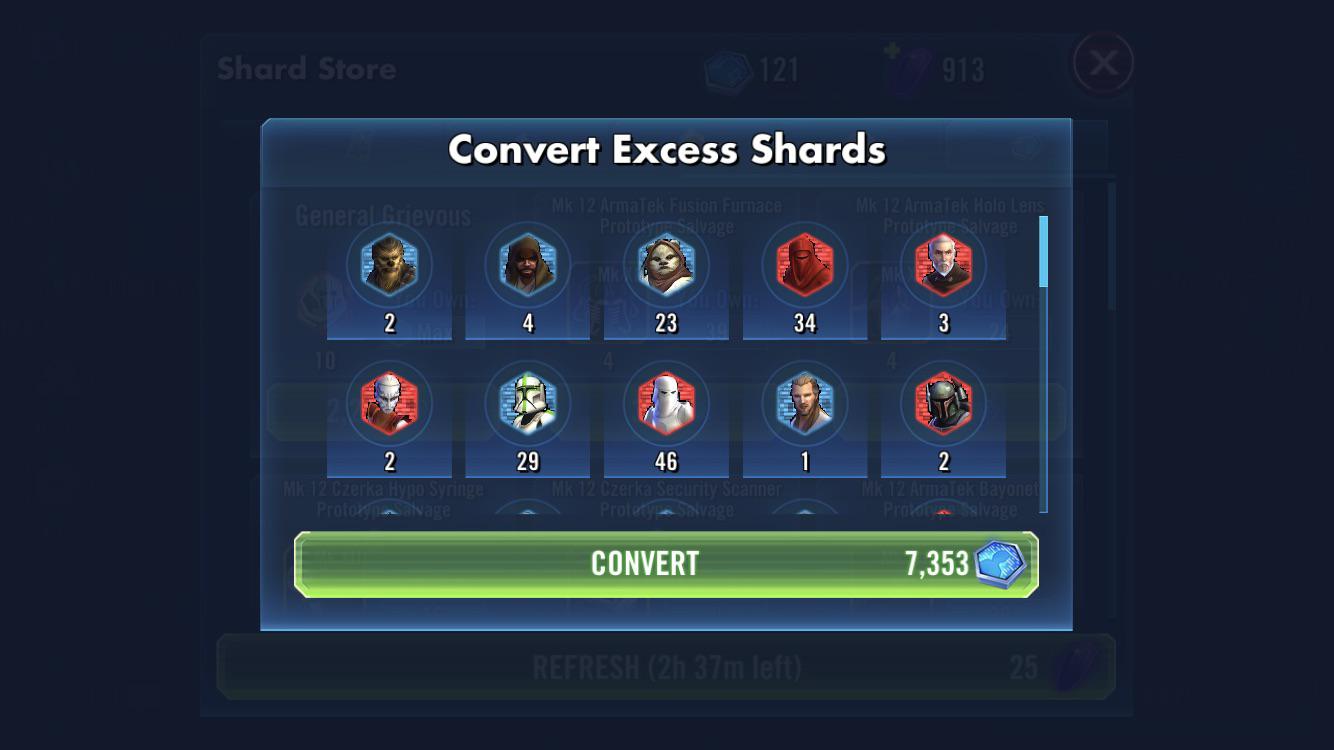Click the Royal Guard character icon
Image resolution: width=1334 pixels, height=750 pixels.
pos(805,265)
